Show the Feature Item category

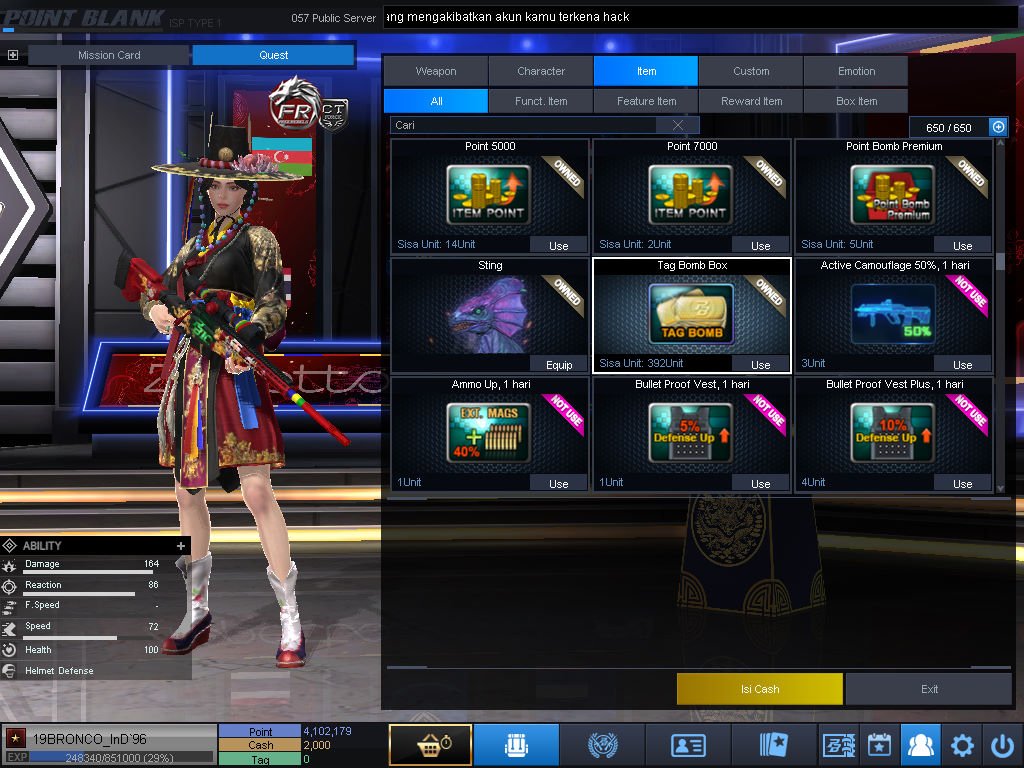[x=646, y=101]
